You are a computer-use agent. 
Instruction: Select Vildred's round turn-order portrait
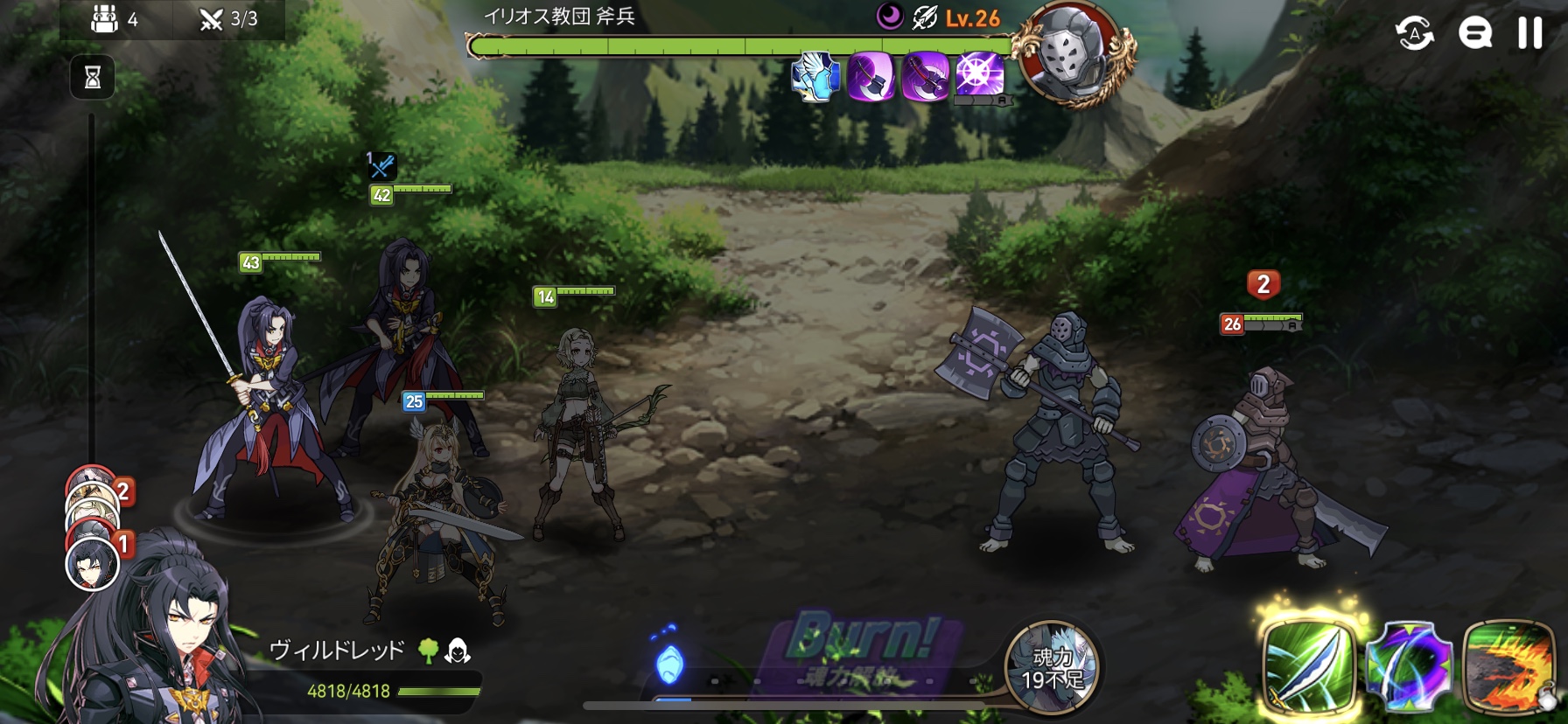92,564
